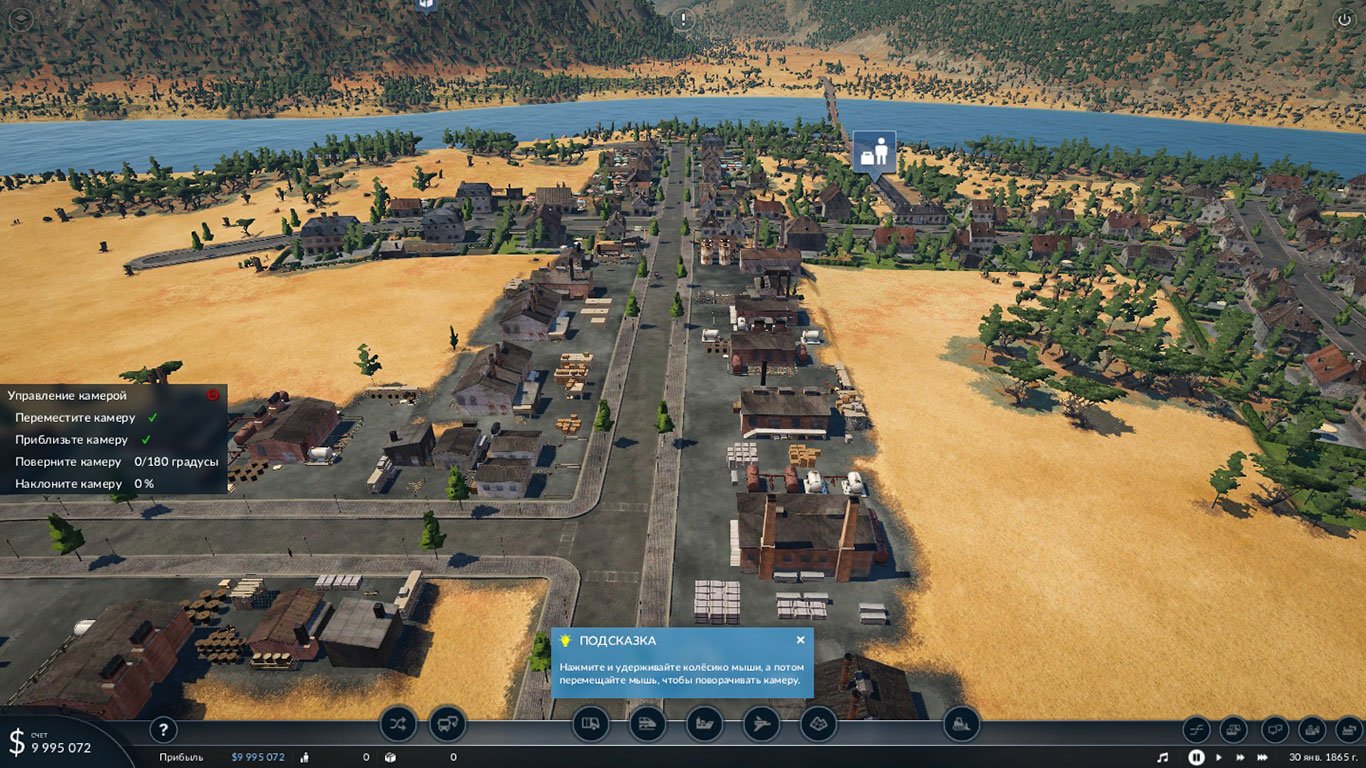The width and height of the screenshot is (1366, 768).
Task: Open the industry overview icon
Action: (1349, 729)
